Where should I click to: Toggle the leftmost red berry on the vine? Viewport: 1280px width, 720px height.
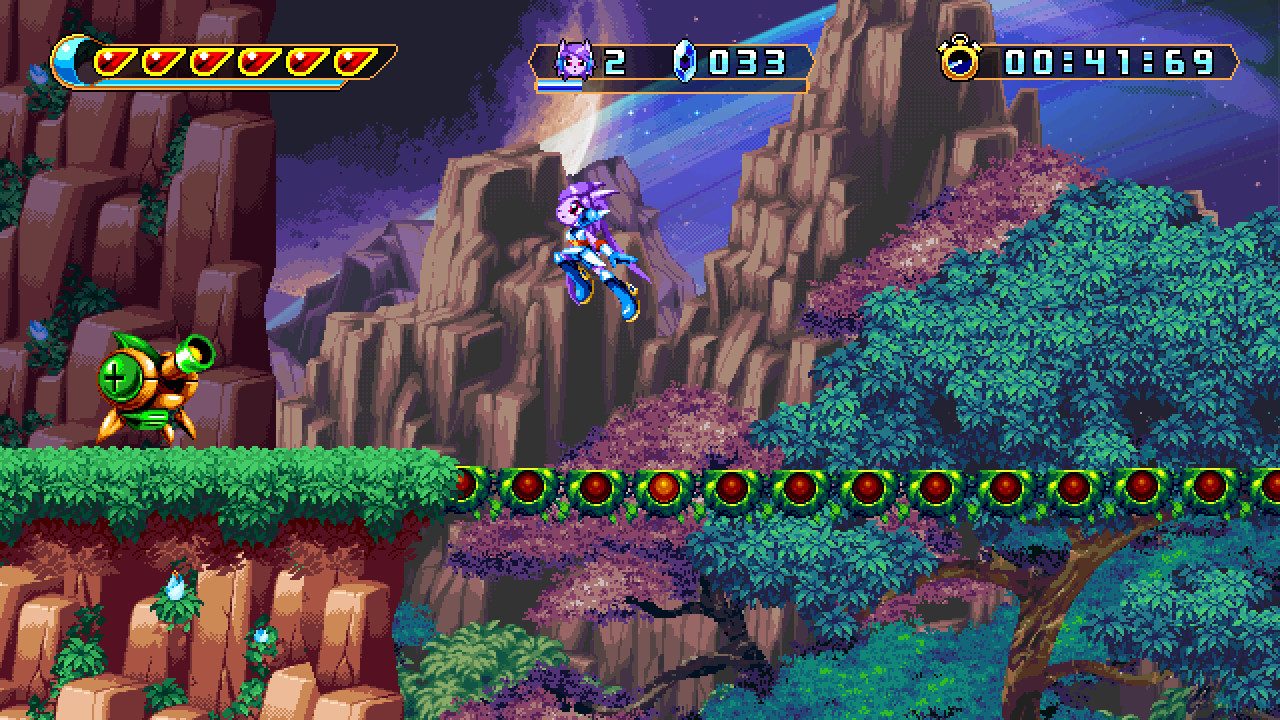[464, 487]
